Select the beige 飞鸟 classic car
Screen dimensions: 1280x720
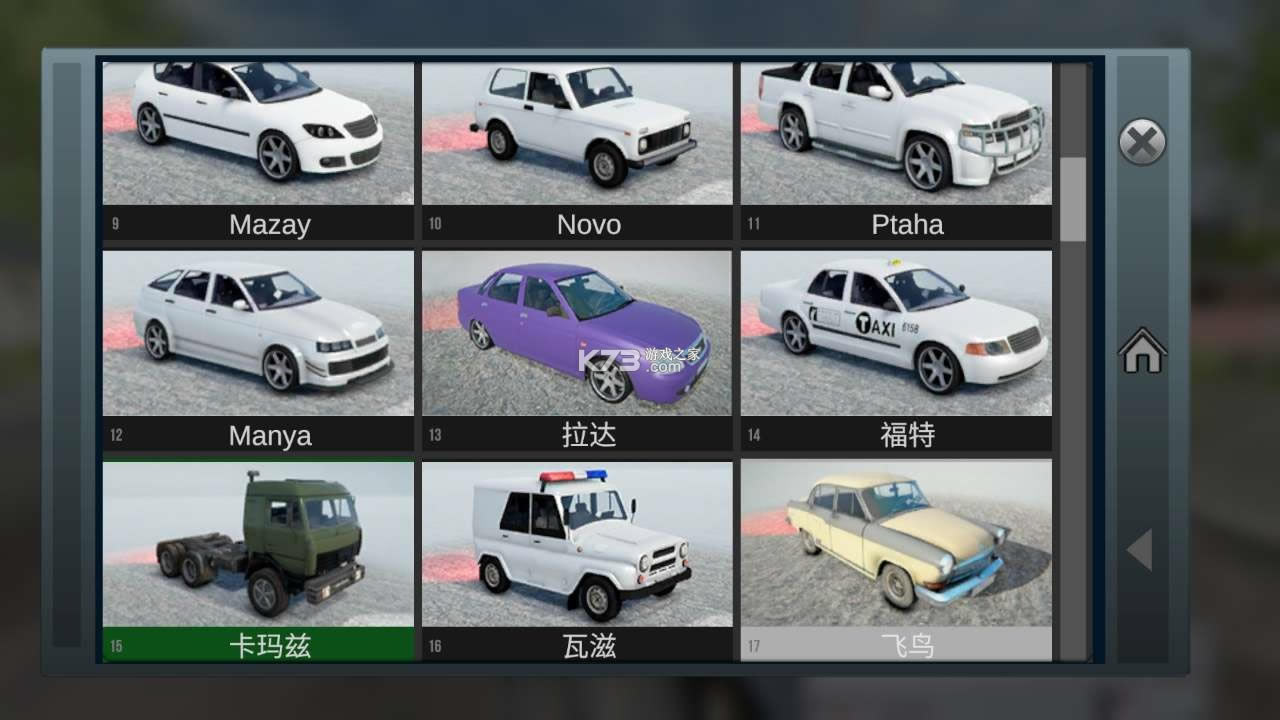coord(897,543)
